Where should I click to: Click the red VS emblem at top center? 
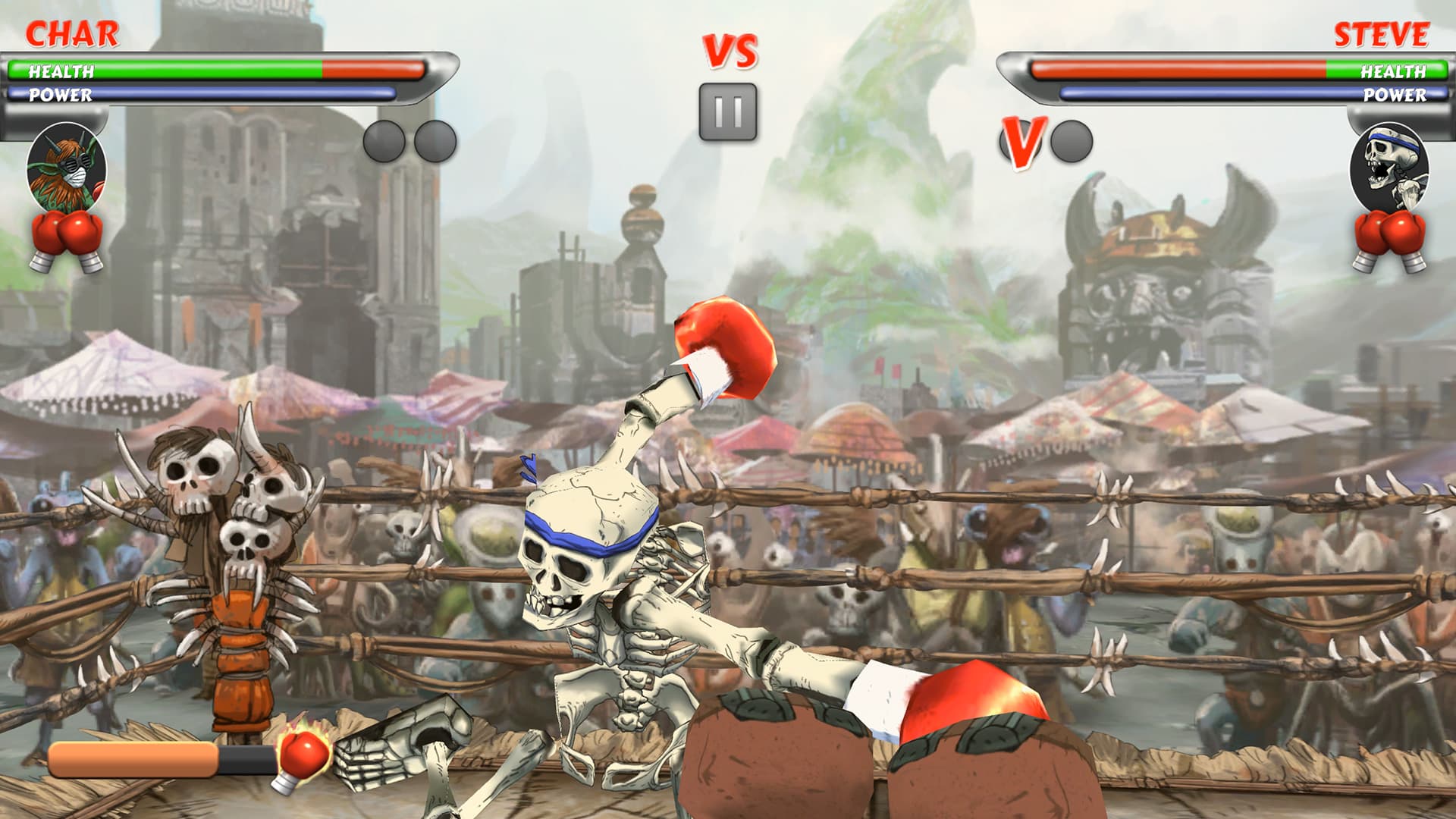tap(729, 50)
